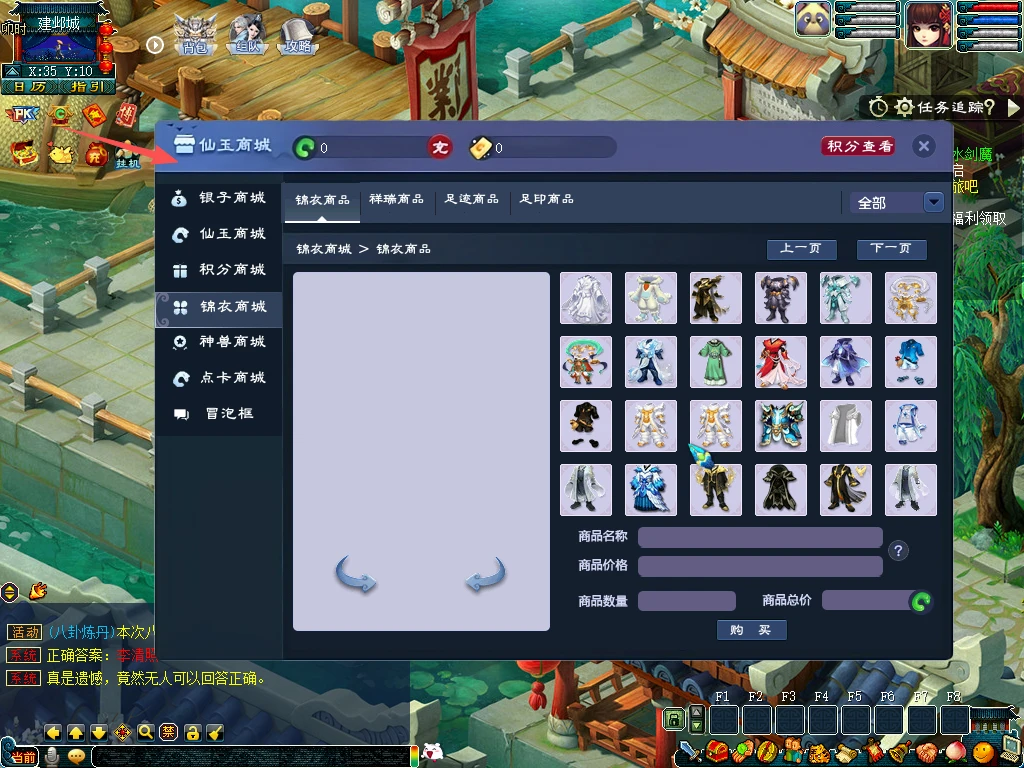Select 银子商城 in the sidebar
The image size is (1024, 768).
coord(219,198)
